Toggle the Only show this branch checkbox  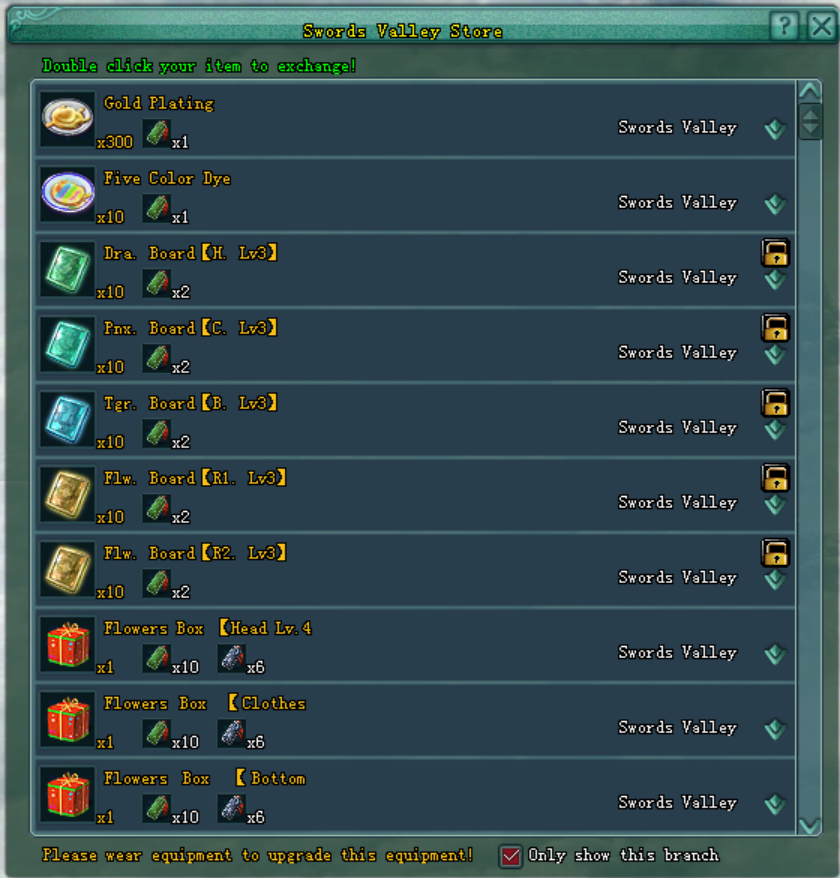511,856
